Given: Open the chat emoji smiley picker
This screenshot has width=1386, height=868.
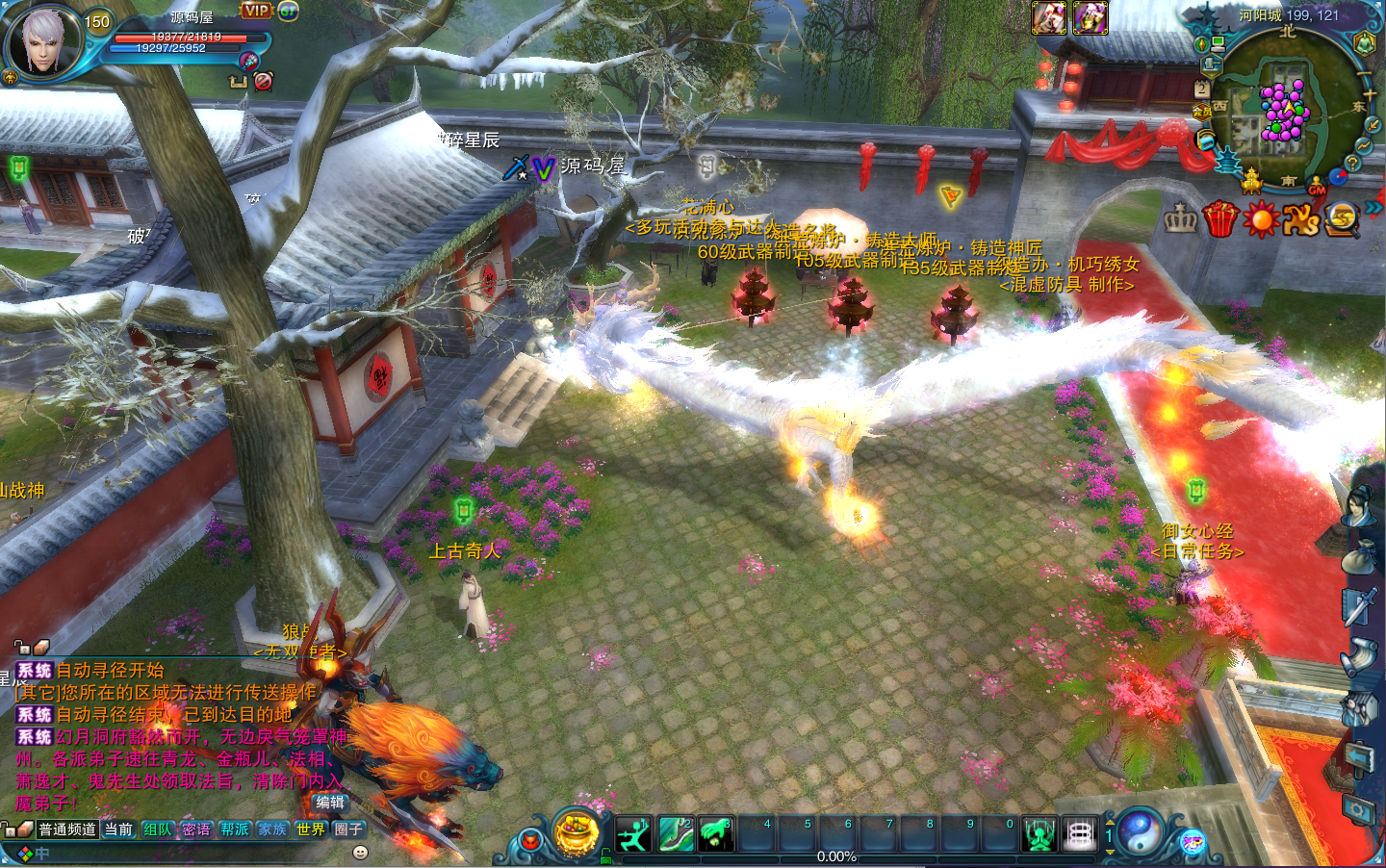Looking at the screenshot, I should point(360,853).
